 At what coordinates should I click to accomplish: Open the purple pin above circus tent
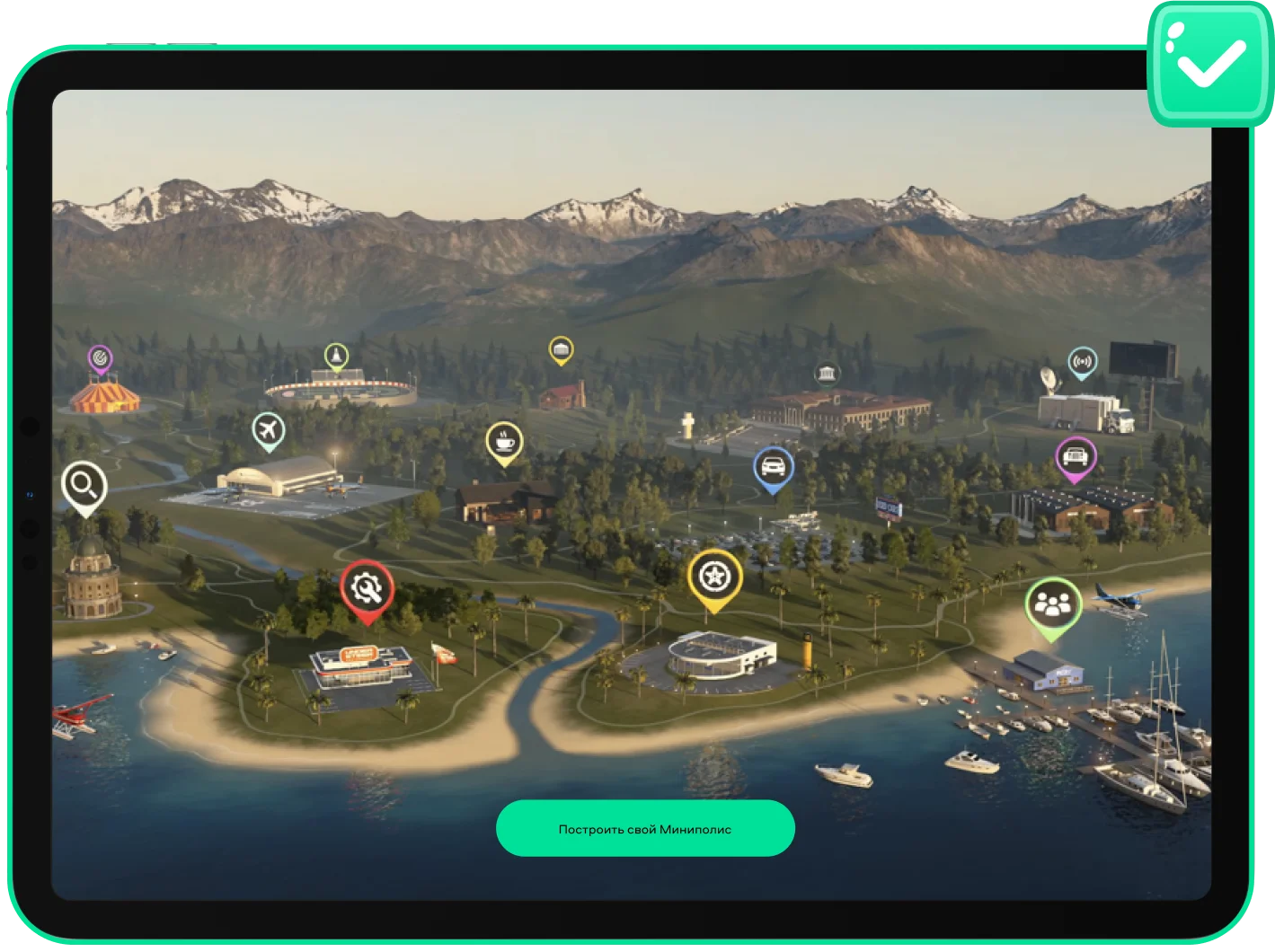tap(100, 359)
